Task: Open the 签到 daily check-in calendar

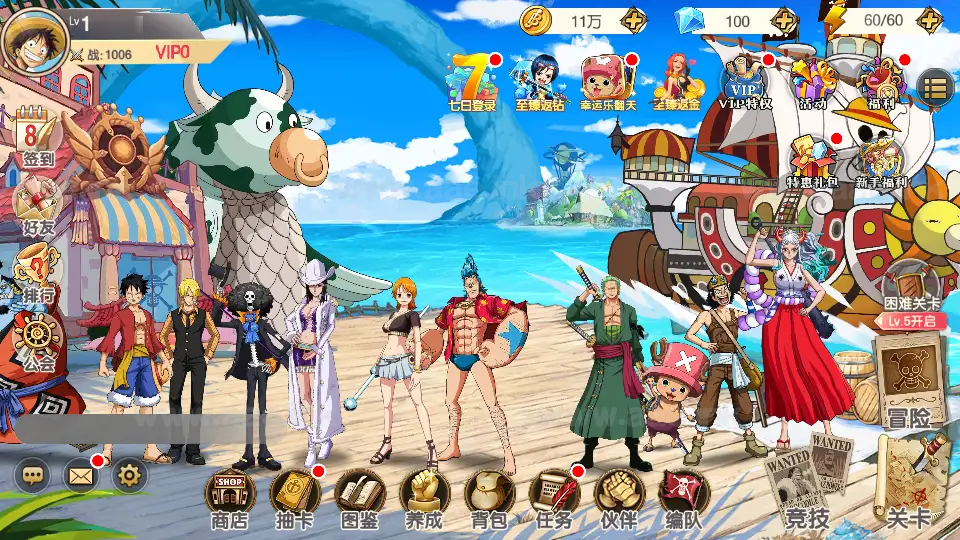Action: click(38, 138)
